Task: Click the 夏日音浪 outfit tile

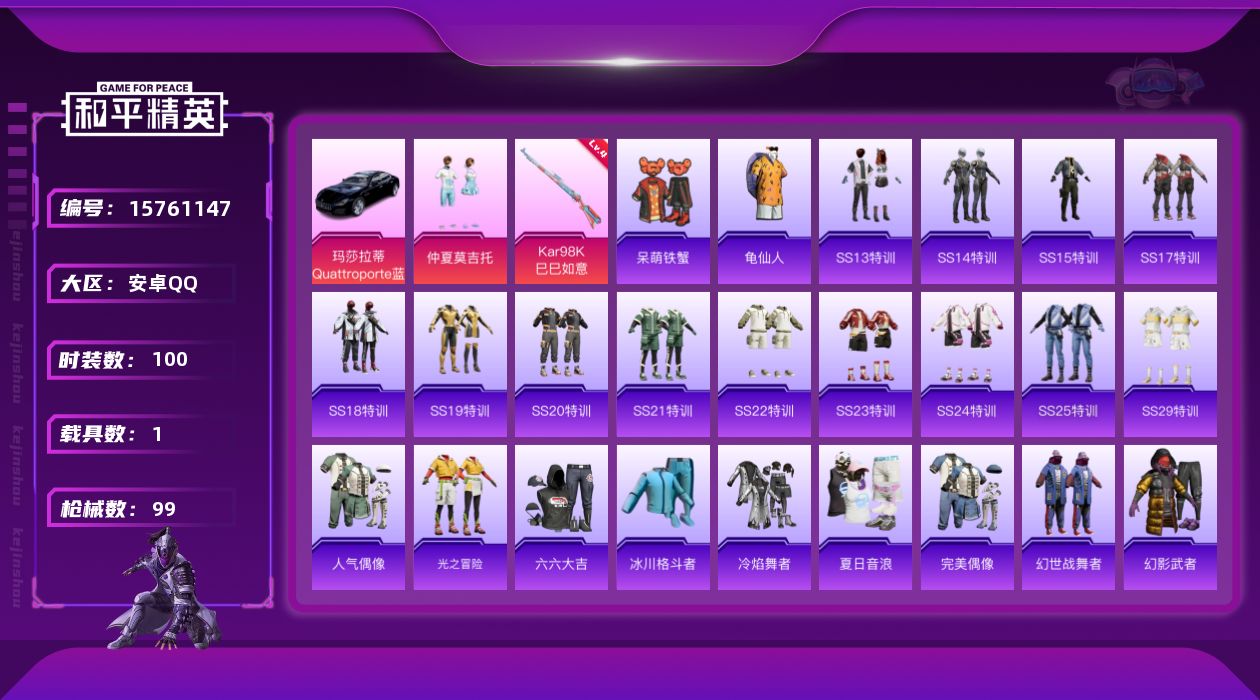Action: tap(865, 517)
